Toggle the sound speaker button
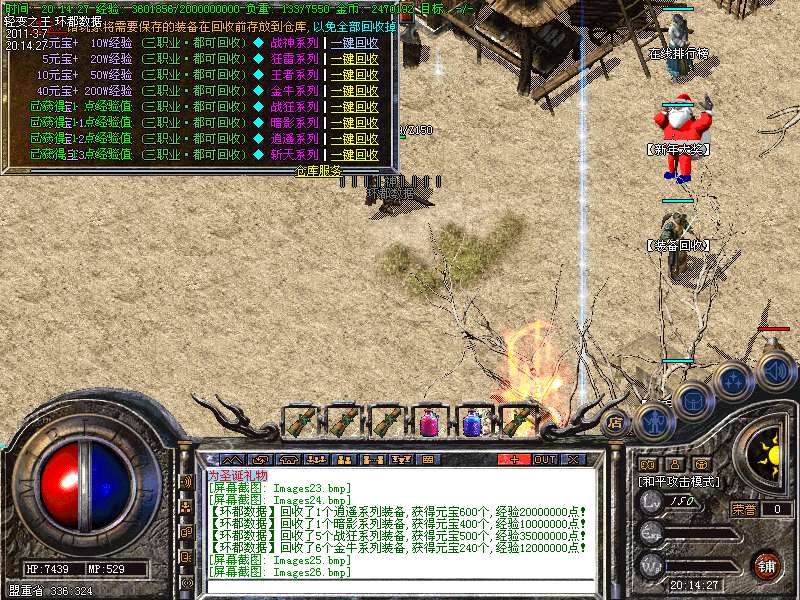800x600 pixels. click(x=773, y=369)
